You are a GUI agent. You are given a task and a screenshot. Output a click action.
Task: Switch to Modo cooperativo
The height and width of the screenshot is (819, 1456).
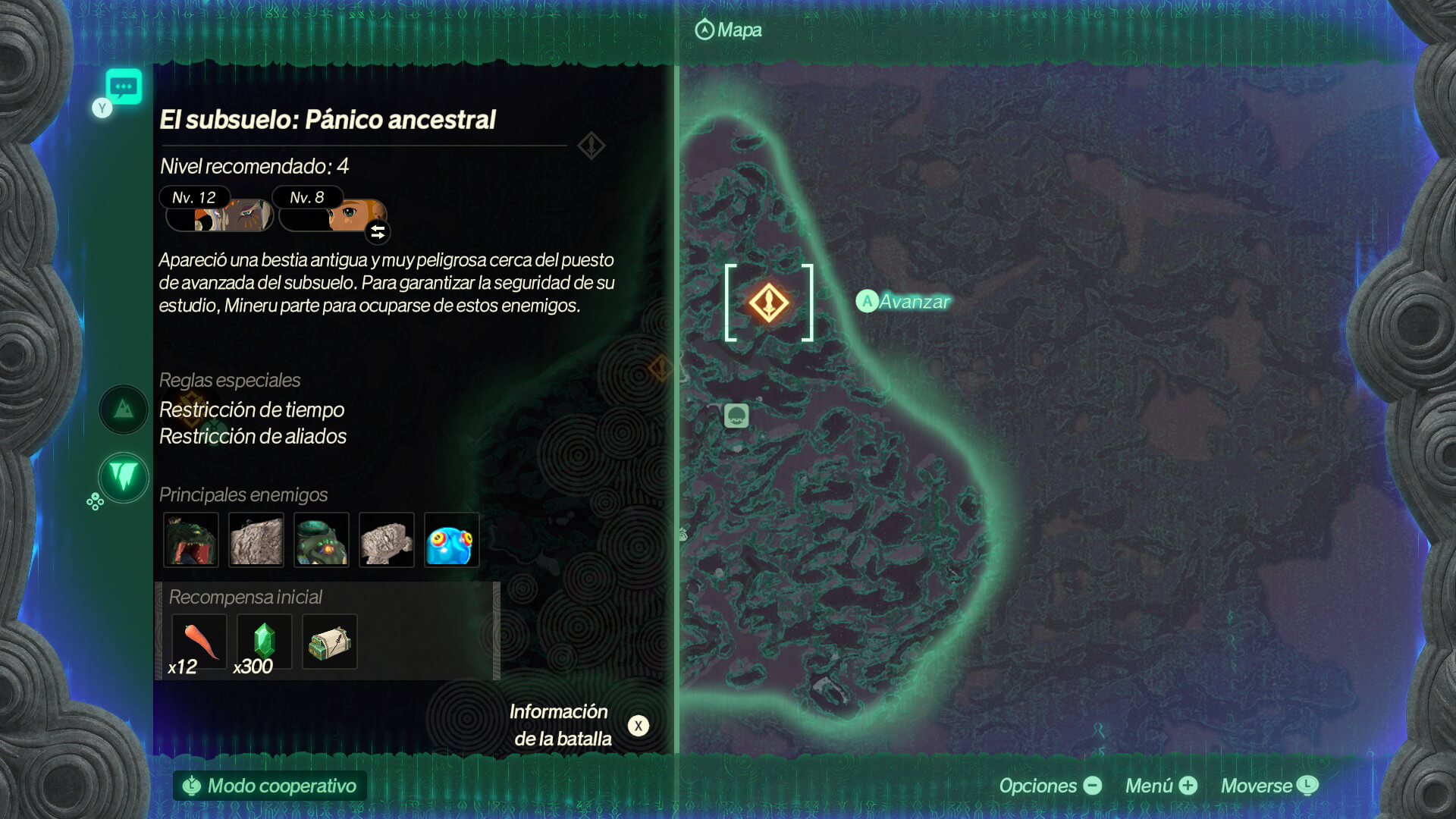click(270, 786)
